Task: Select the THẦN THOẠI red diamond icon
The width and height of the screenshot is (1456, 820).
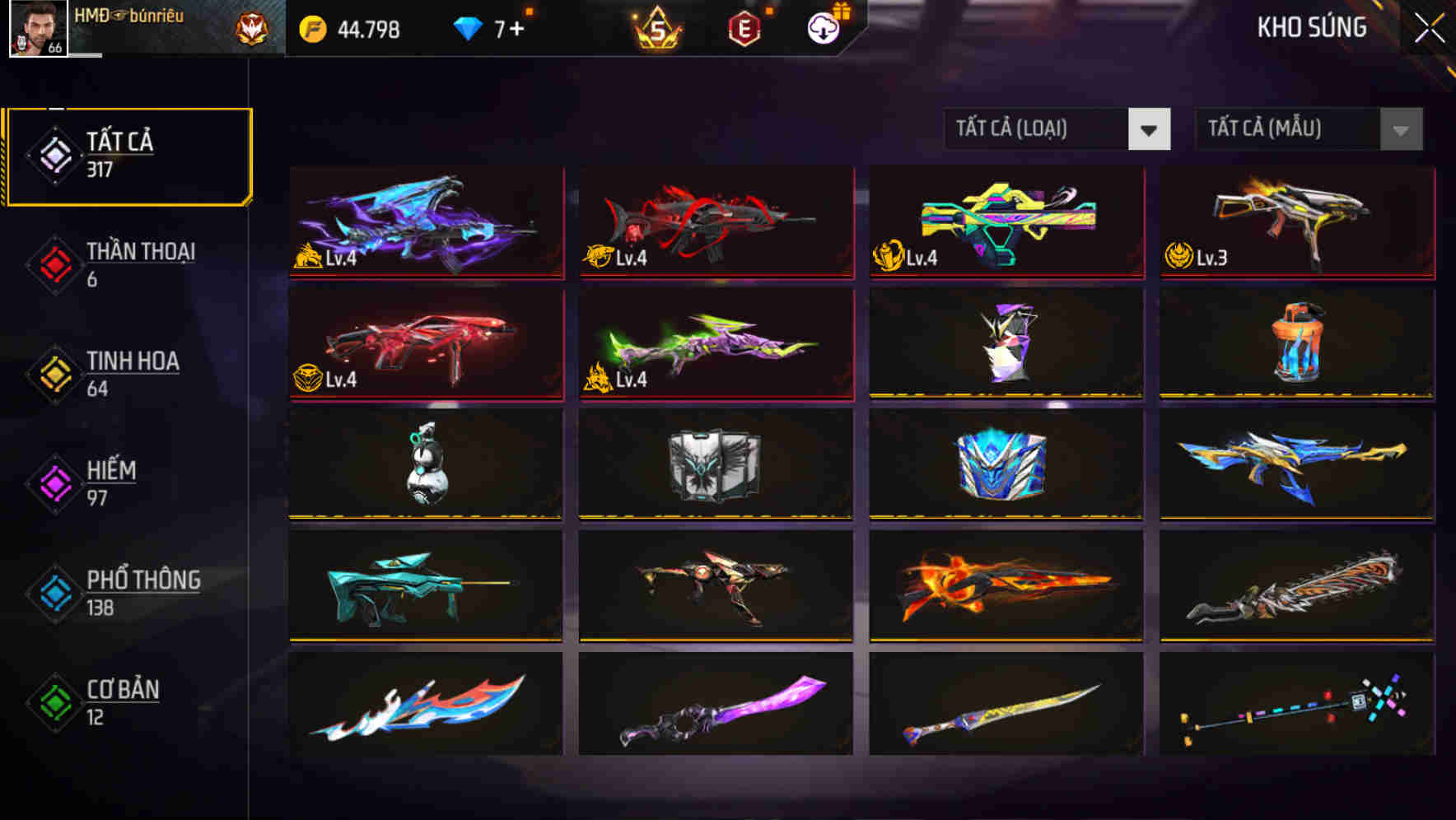Action: point(54,263)
